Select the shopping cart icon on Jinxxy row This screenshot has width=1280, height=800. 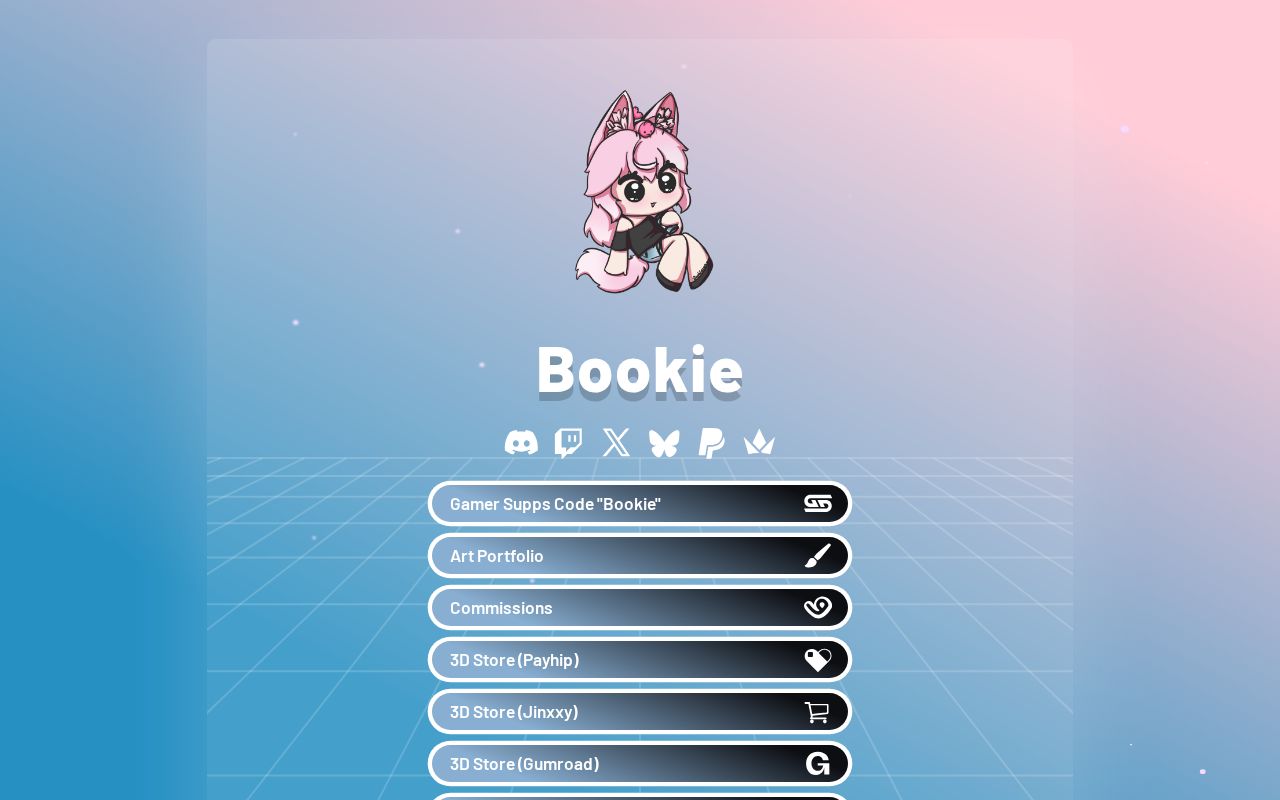[818, 711]
